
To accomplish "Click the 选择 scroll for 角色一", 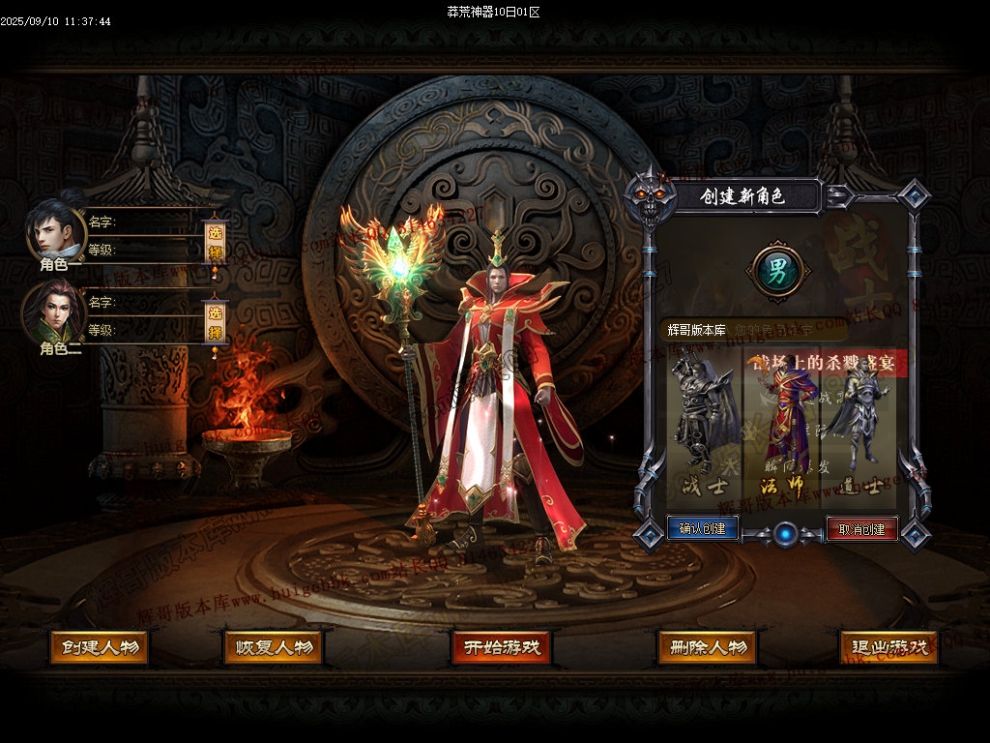I will [214, 242].
